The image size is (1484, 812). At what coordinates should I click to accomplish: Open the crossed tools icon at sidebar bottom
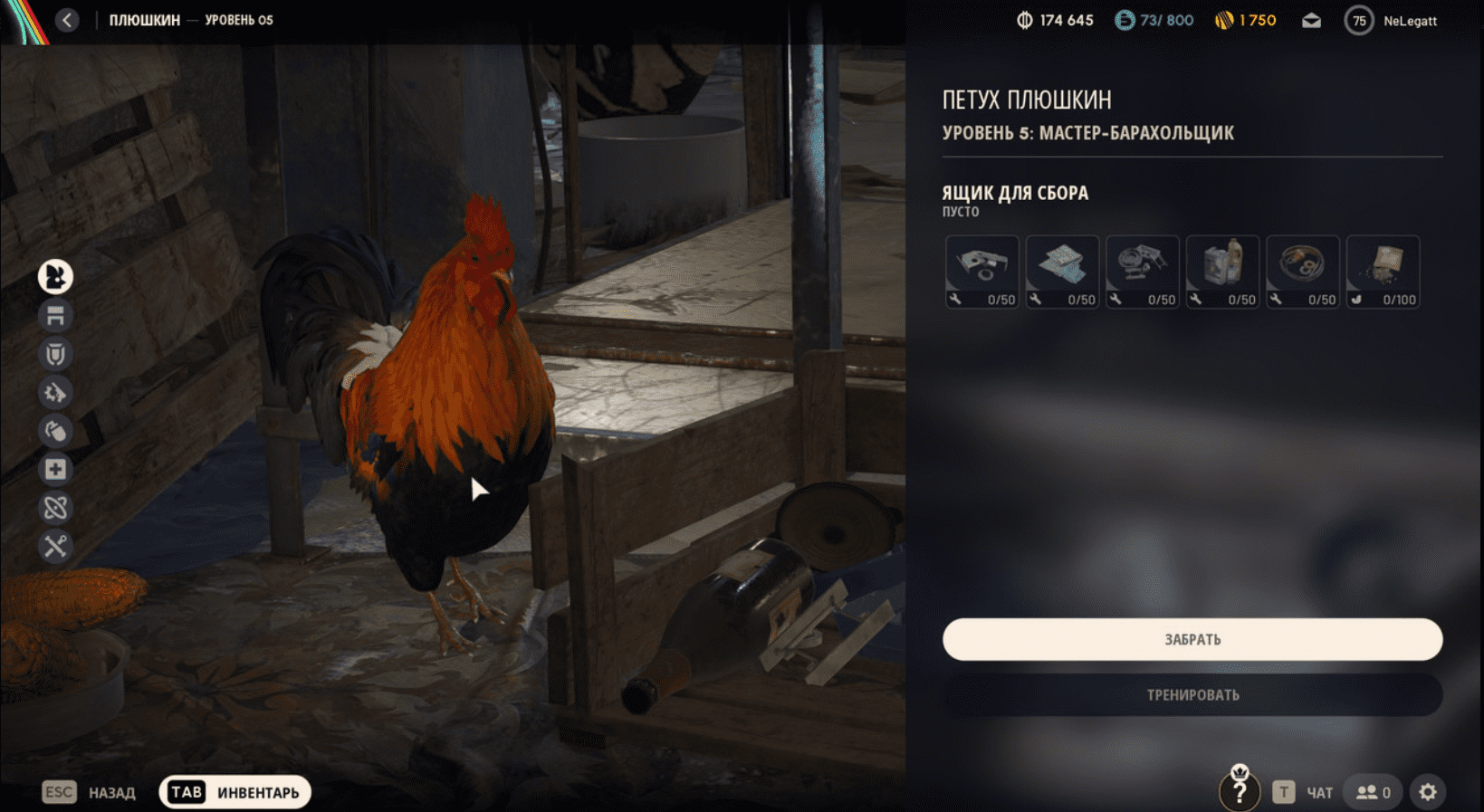55,547
